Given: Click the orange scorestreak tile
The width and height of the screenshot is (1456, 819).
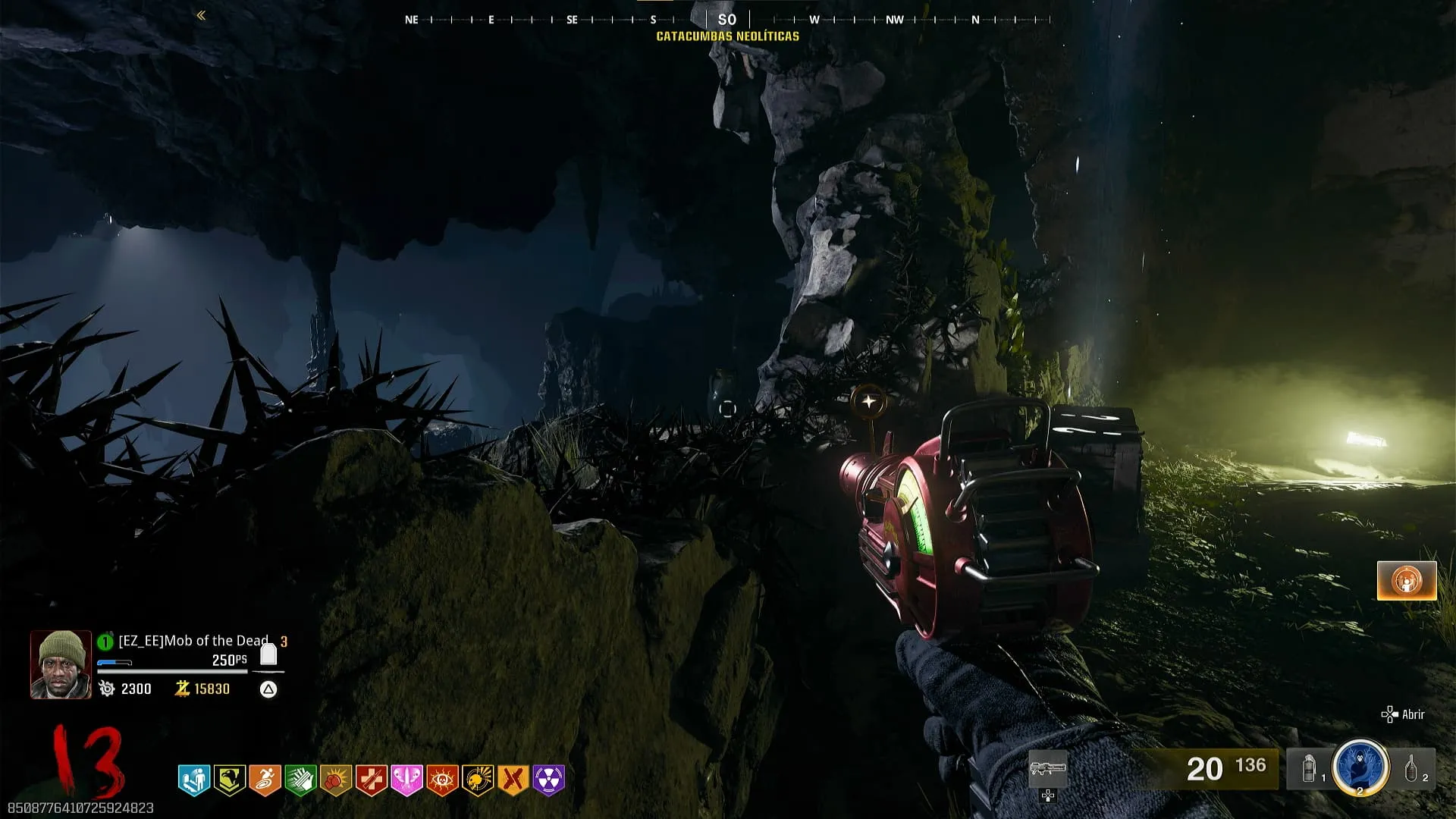Looking at the screenshot, I should pos(1407,581).
